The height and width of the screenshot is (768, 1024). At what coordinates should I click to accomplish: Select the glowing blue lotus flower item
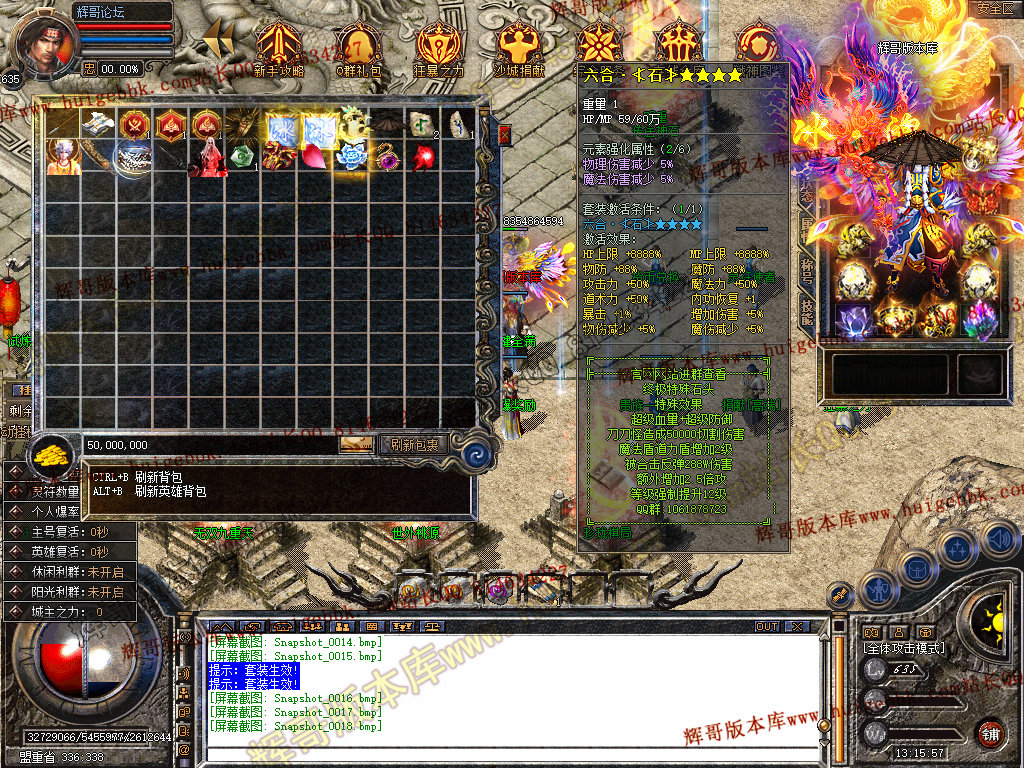(351, 157)
